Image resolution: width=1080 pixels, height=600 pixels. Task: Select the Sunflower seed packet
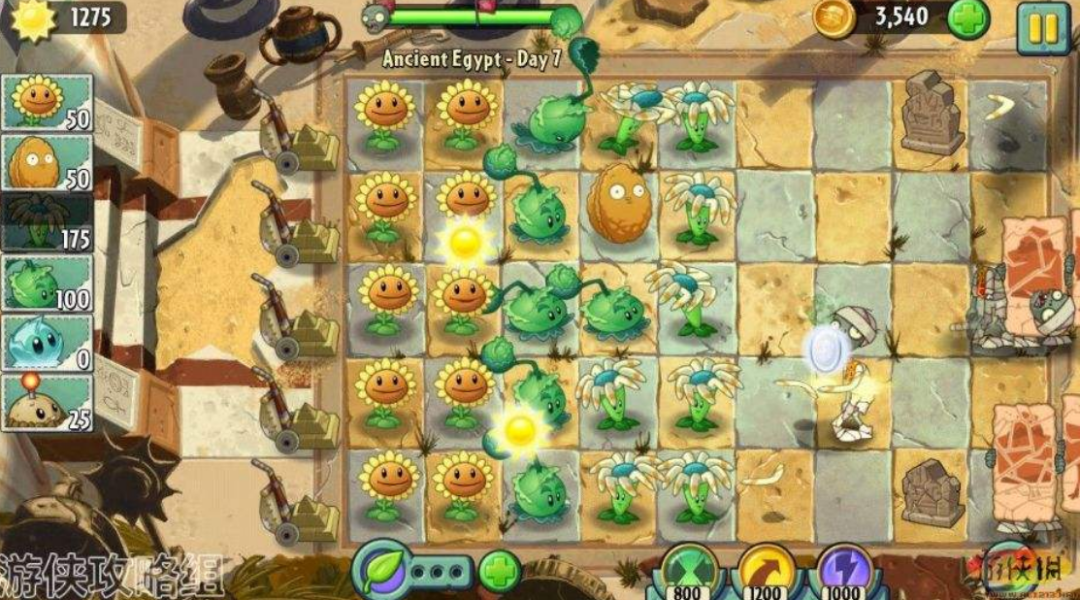point(48,102)
